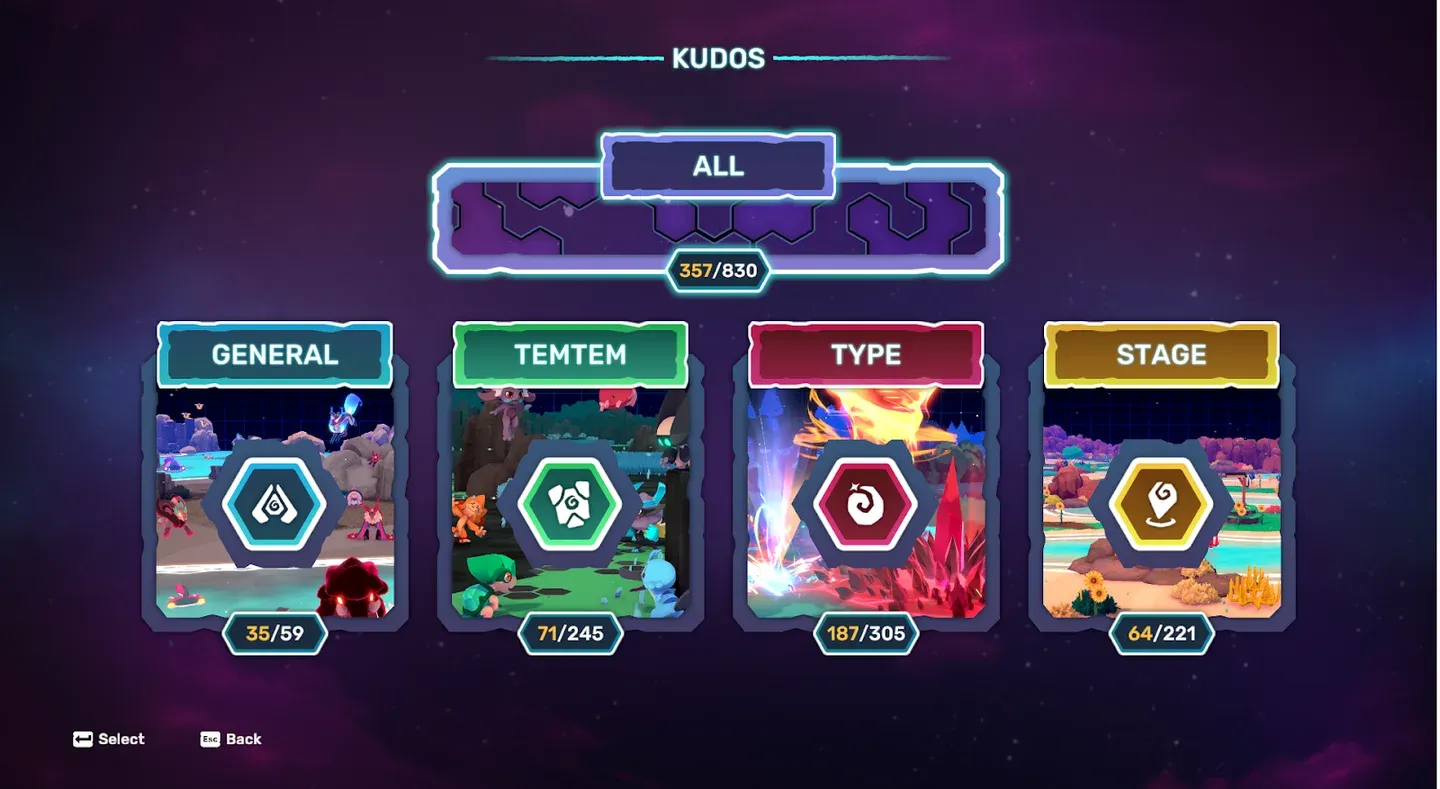Select the 71/245 Temtem progress counter
Screen dimensions: 1440x789
(569, 632)
